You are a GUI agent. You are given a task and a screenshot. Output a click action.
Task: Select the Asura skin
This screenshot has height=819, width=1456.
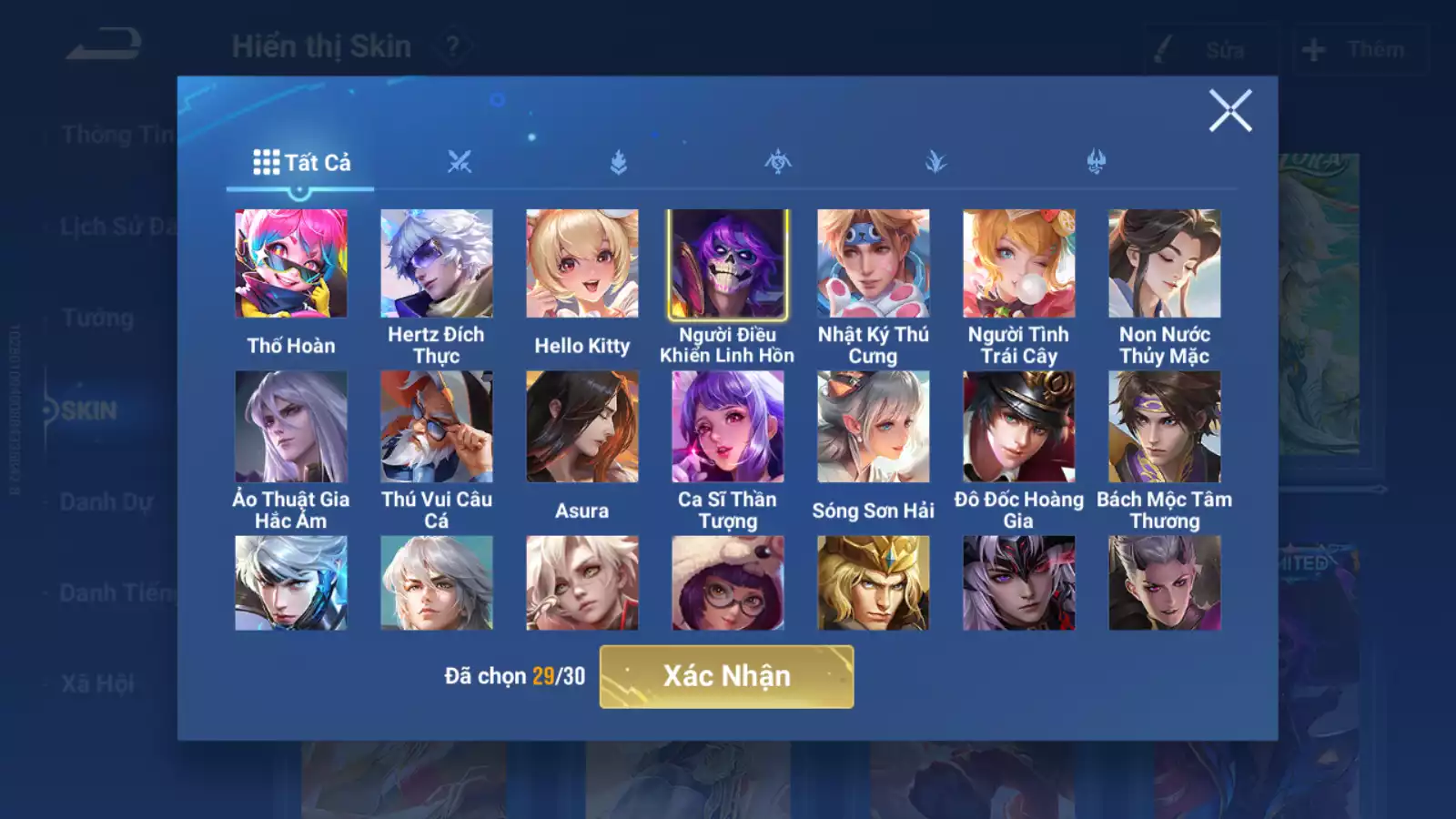[583, 428]
